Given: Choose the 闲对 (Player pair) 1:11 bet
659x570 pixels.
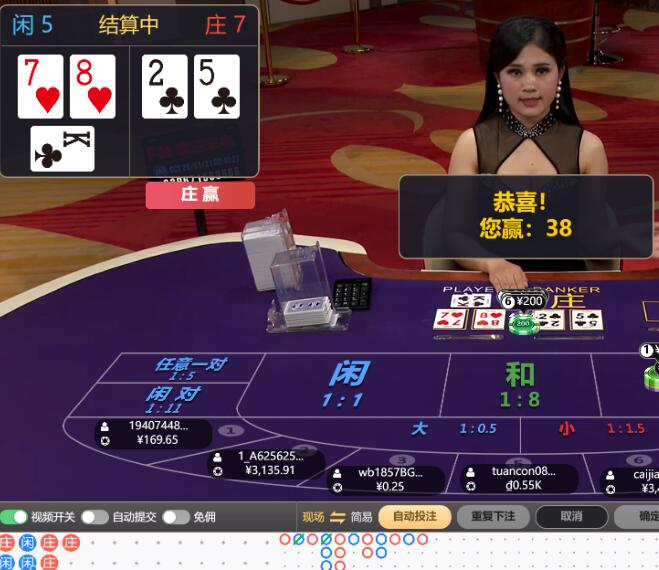Looking at the screenshot, I should tap(172, 399).
